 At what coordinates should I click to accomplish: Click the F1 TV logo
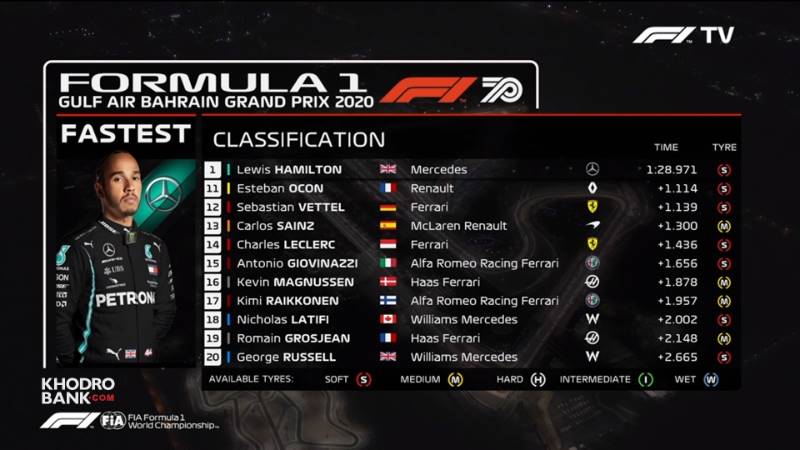click(x=683, y=35)
